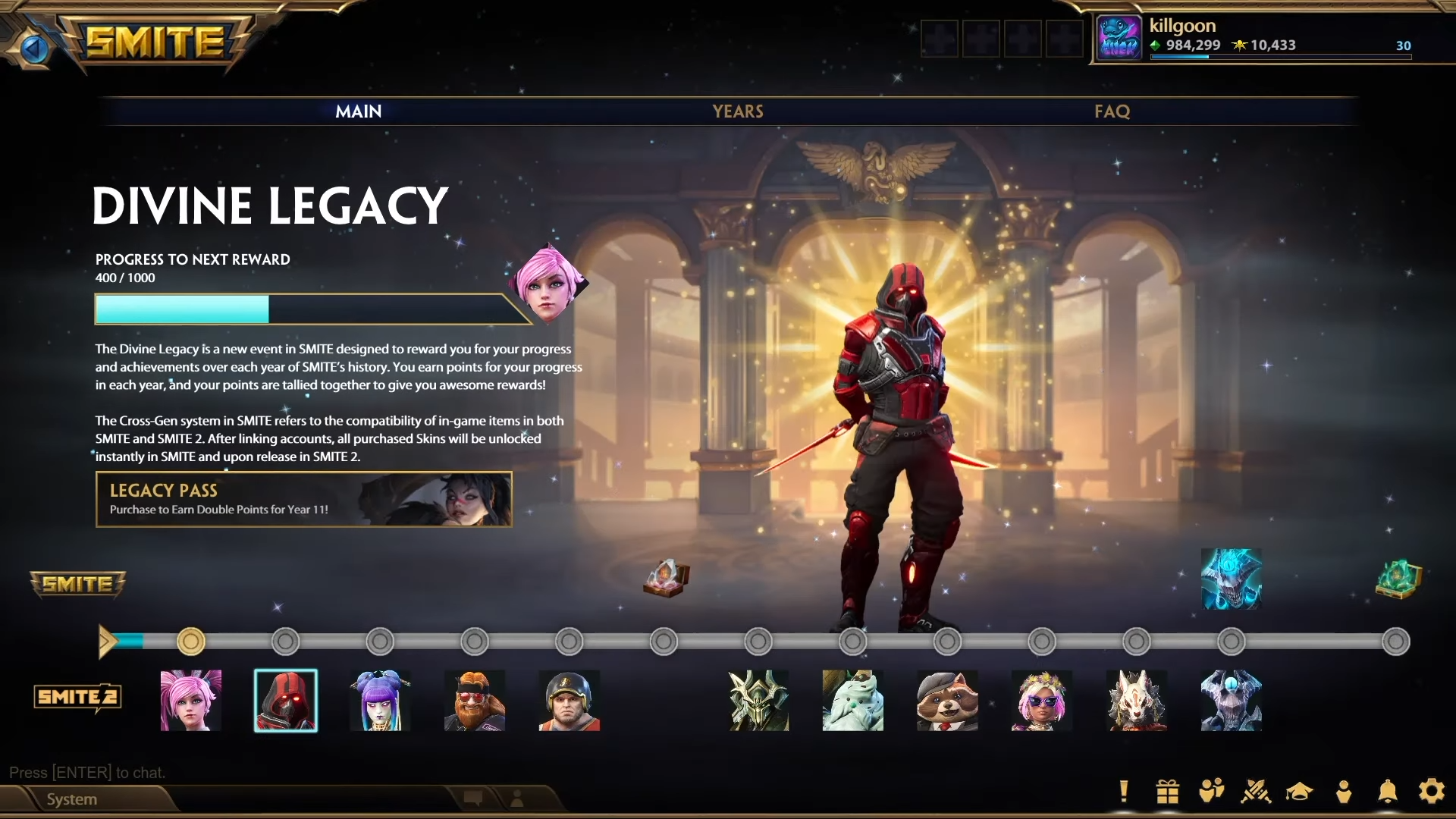This screenshot has height=819, width=1456.
Task: Select the helmeted soldier skin reward
Action: (569, 700)
